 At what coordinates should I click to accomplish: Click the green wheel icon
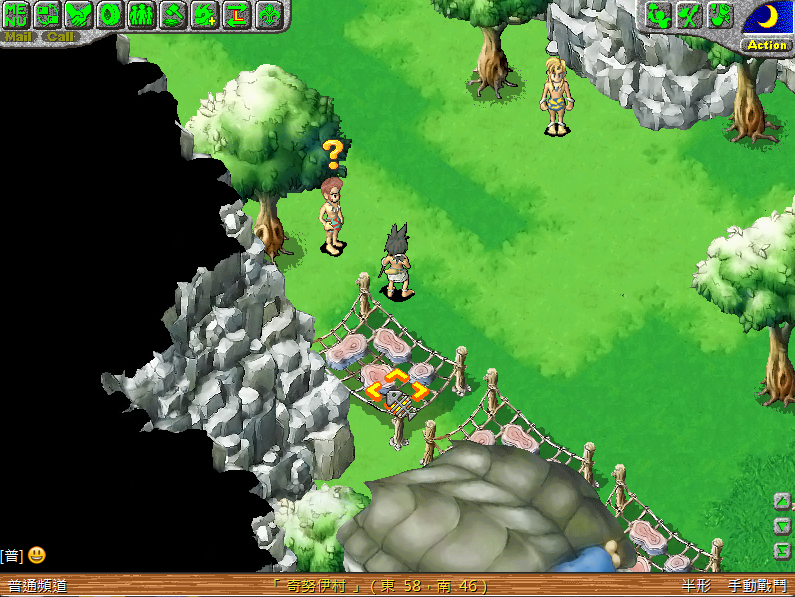point(110,15)
